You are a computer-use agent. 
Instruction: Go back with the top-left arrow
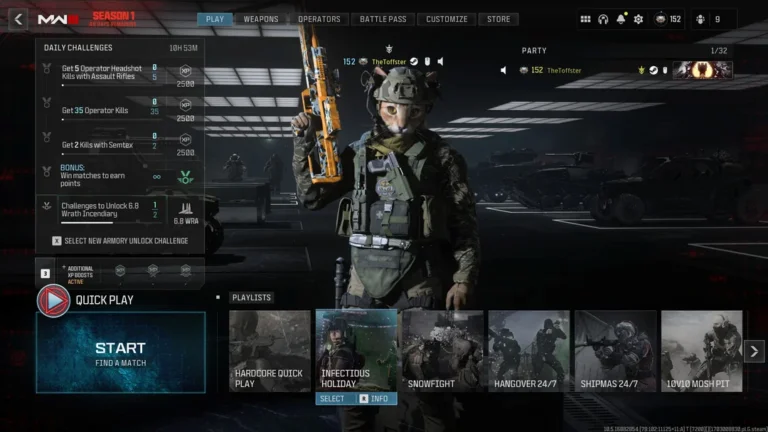coord(18,19)
